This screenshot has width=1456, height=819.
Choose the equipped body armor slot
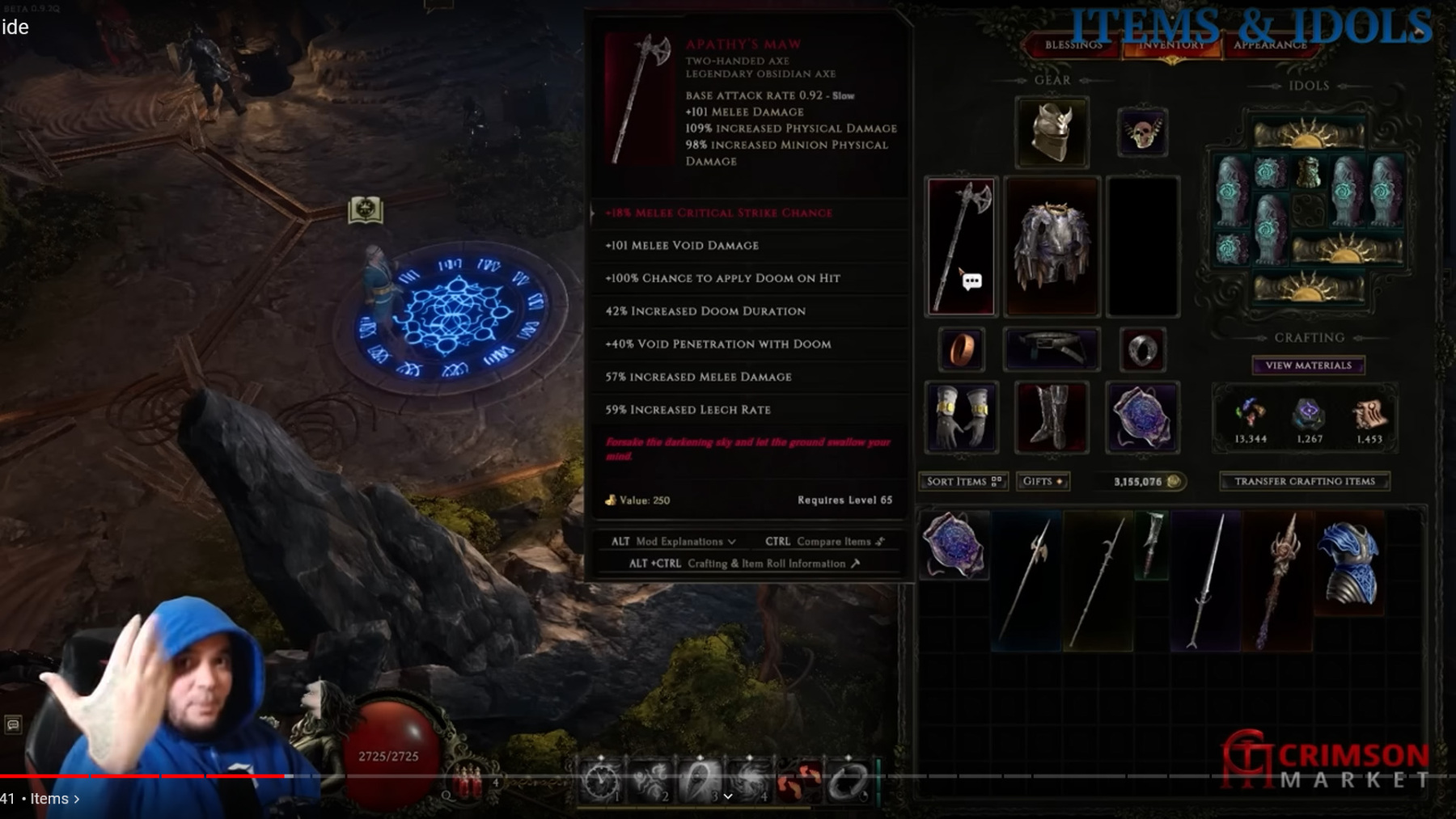[1052, 246]
